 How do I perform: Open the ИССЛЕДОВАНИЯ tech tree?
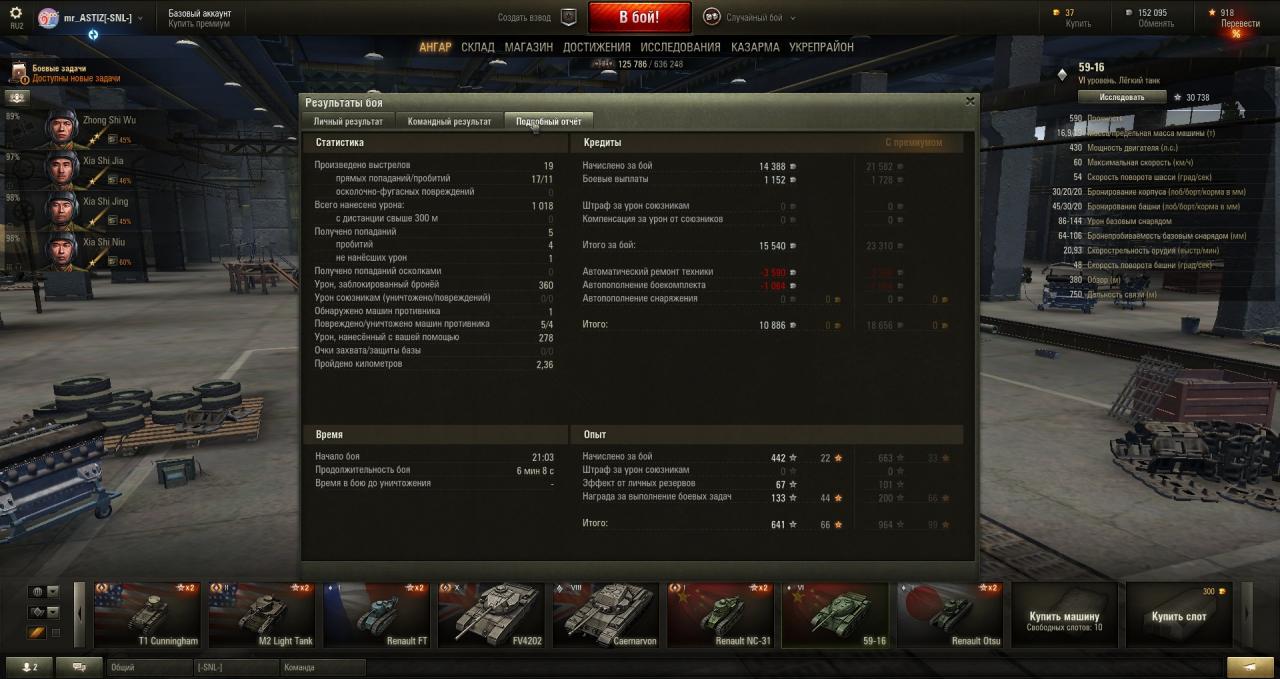click(680, 47)
